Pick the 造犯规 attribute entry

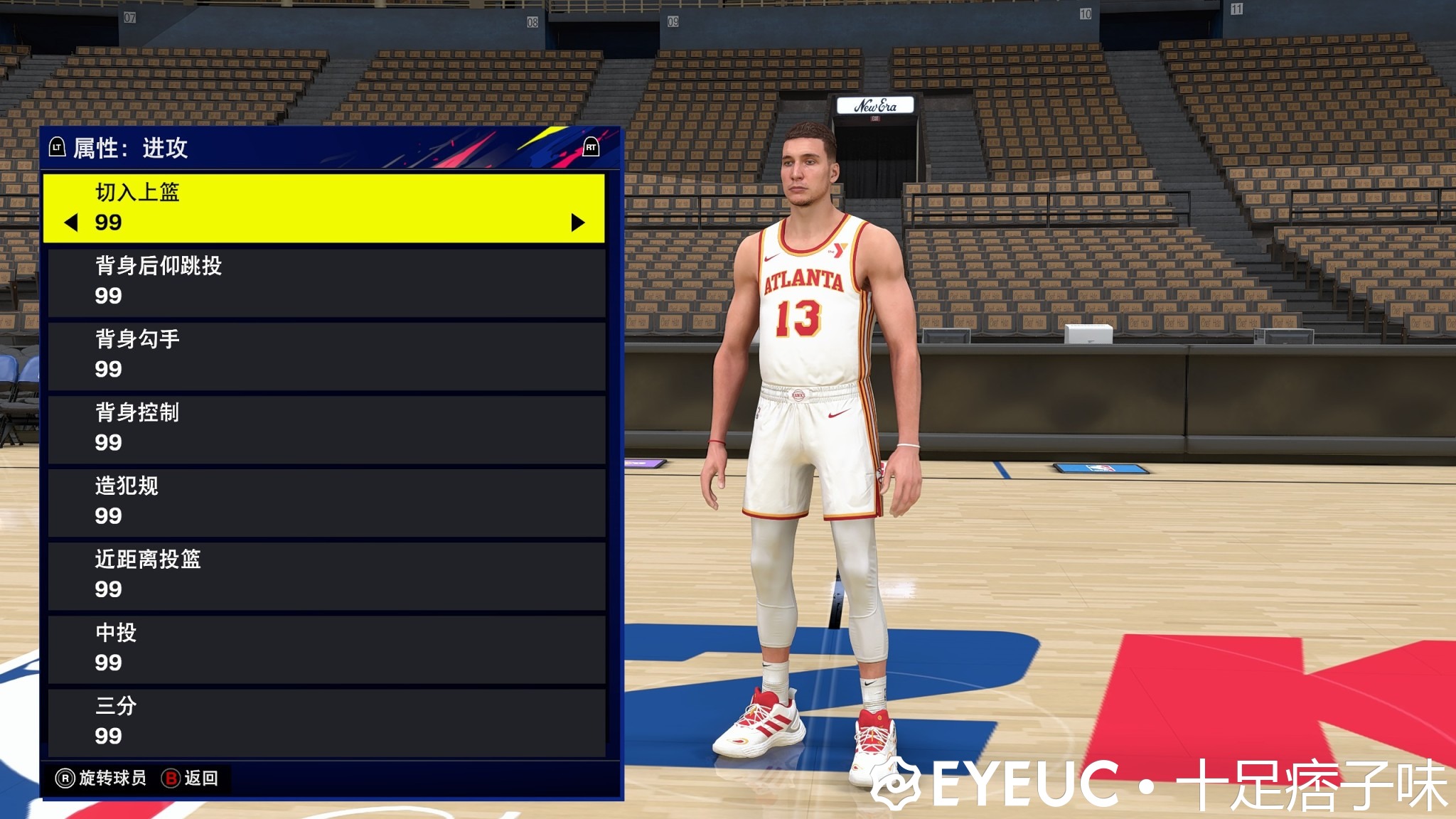(326, 502)
